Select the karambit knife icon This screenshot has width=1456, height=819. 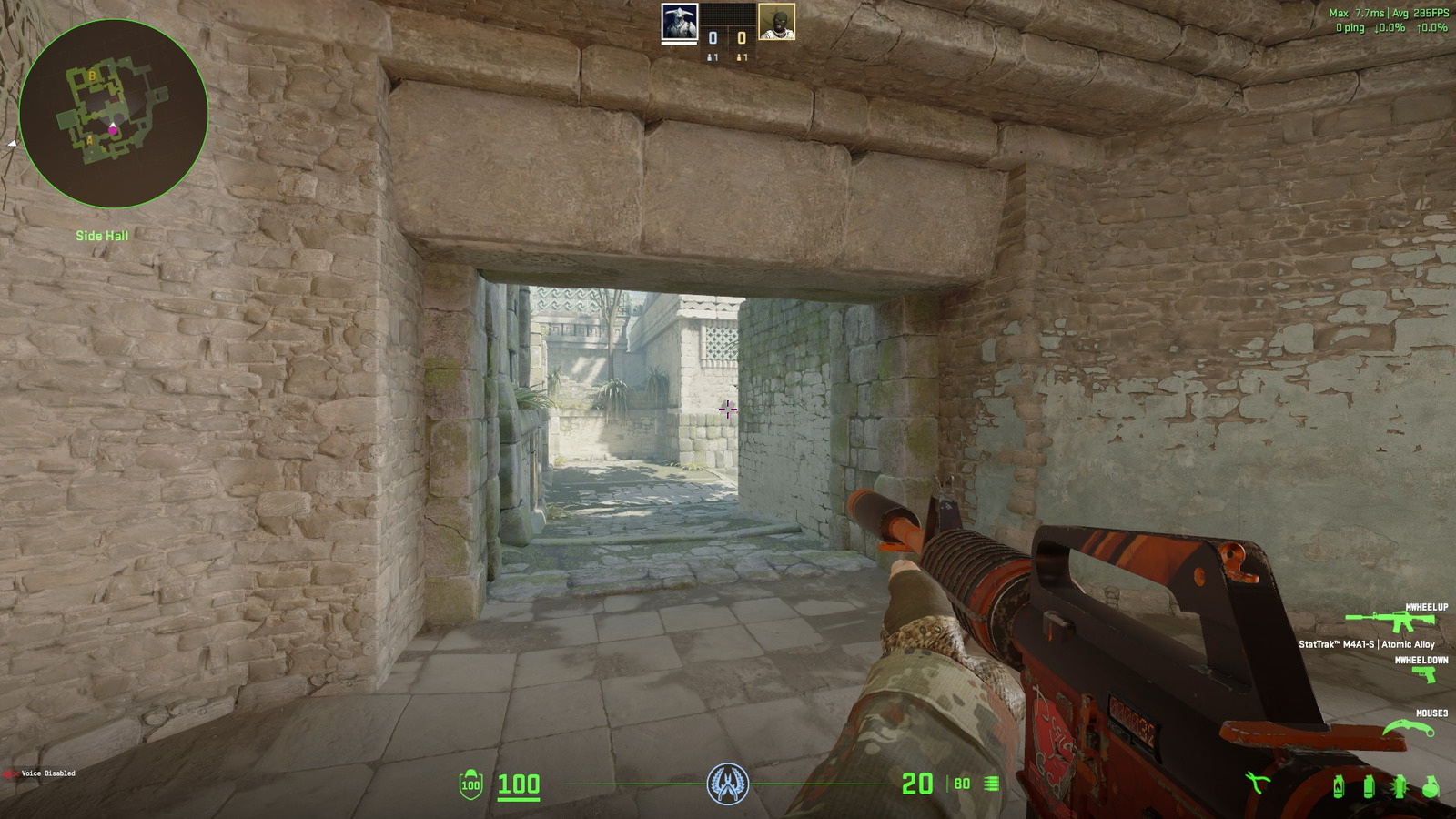1410,727
